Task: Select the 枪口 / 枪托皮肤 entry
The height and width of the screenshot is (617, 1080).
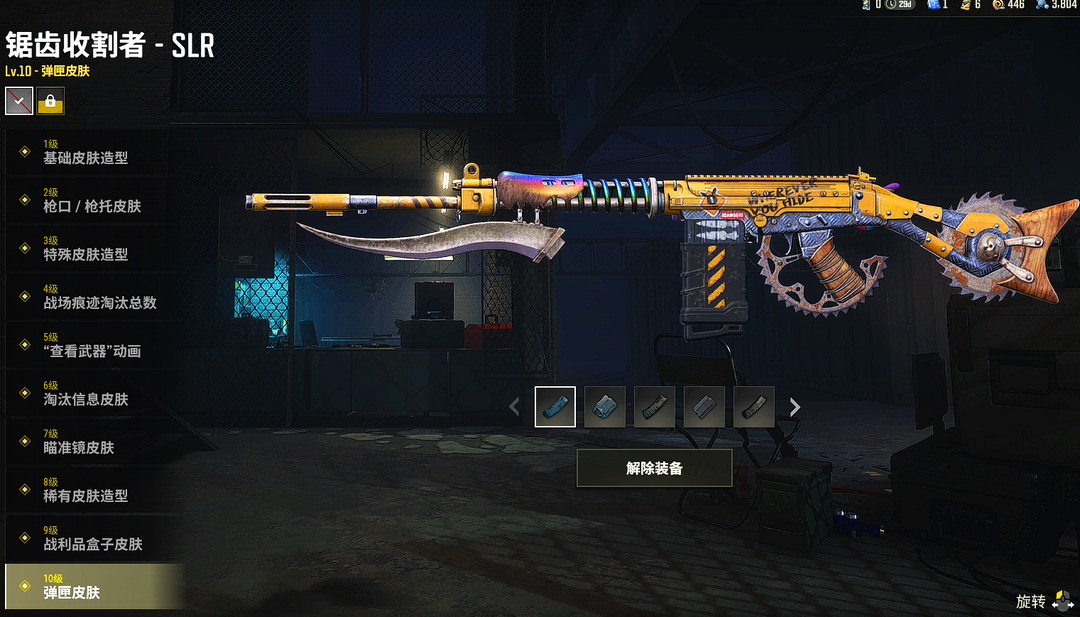Action: click(92, 199)
